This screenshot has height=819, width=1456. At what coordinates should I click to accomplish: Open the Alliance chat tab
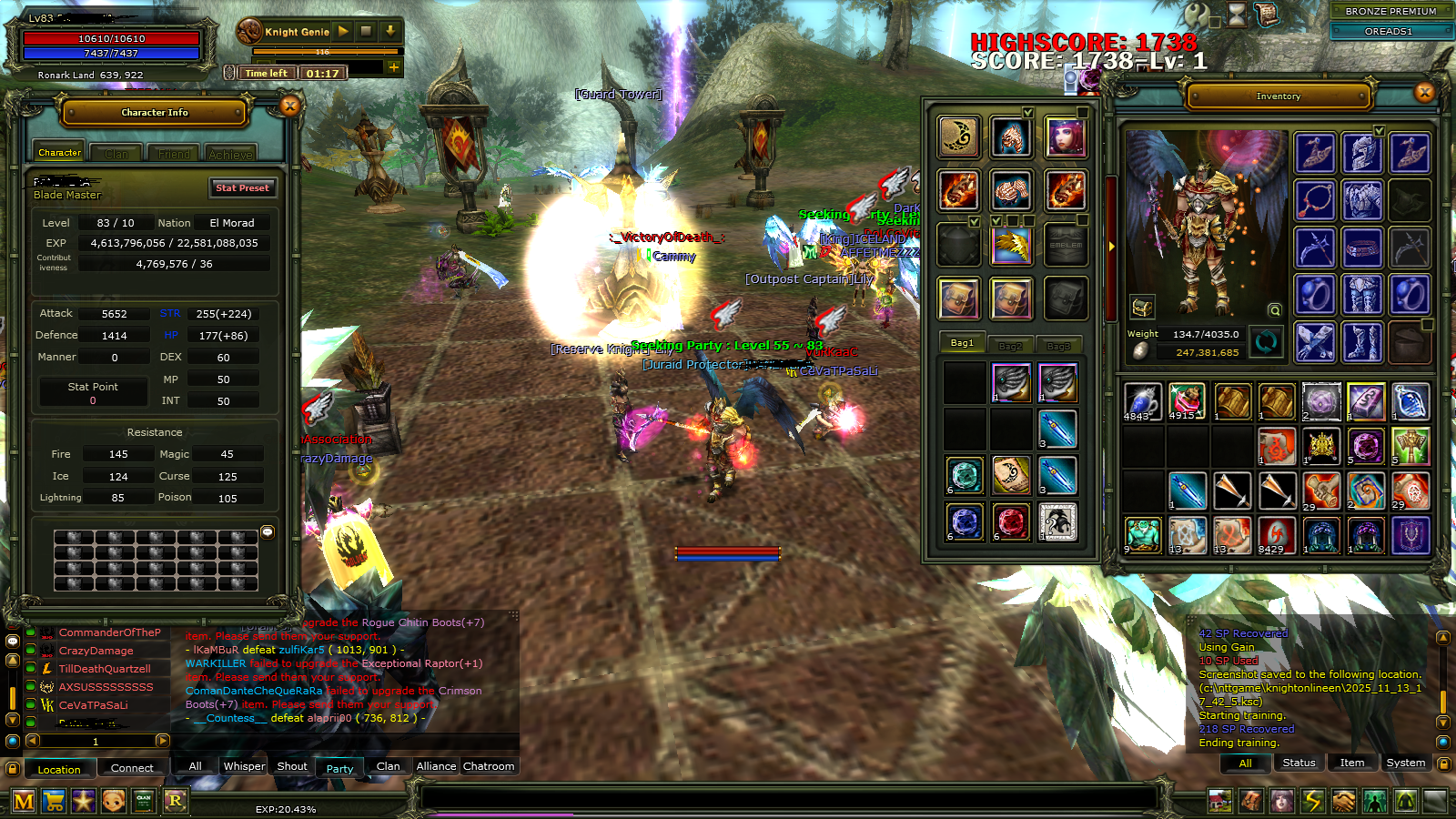(436, 766)
